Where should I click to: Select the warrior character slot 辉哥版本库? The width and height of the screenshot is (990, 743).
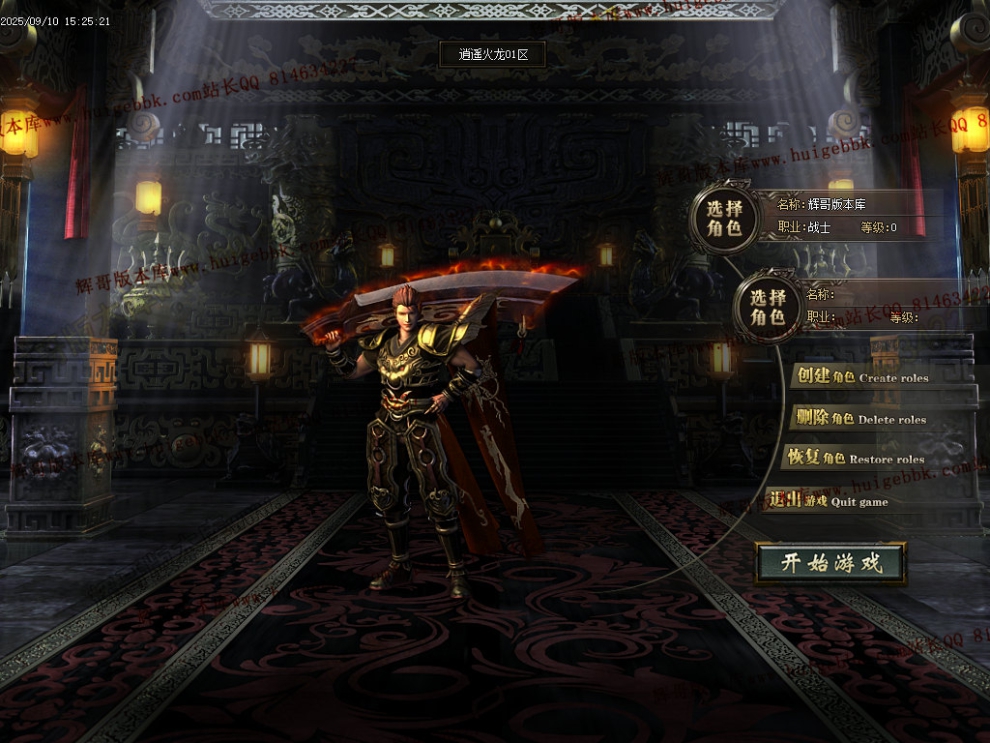[725, 215]
